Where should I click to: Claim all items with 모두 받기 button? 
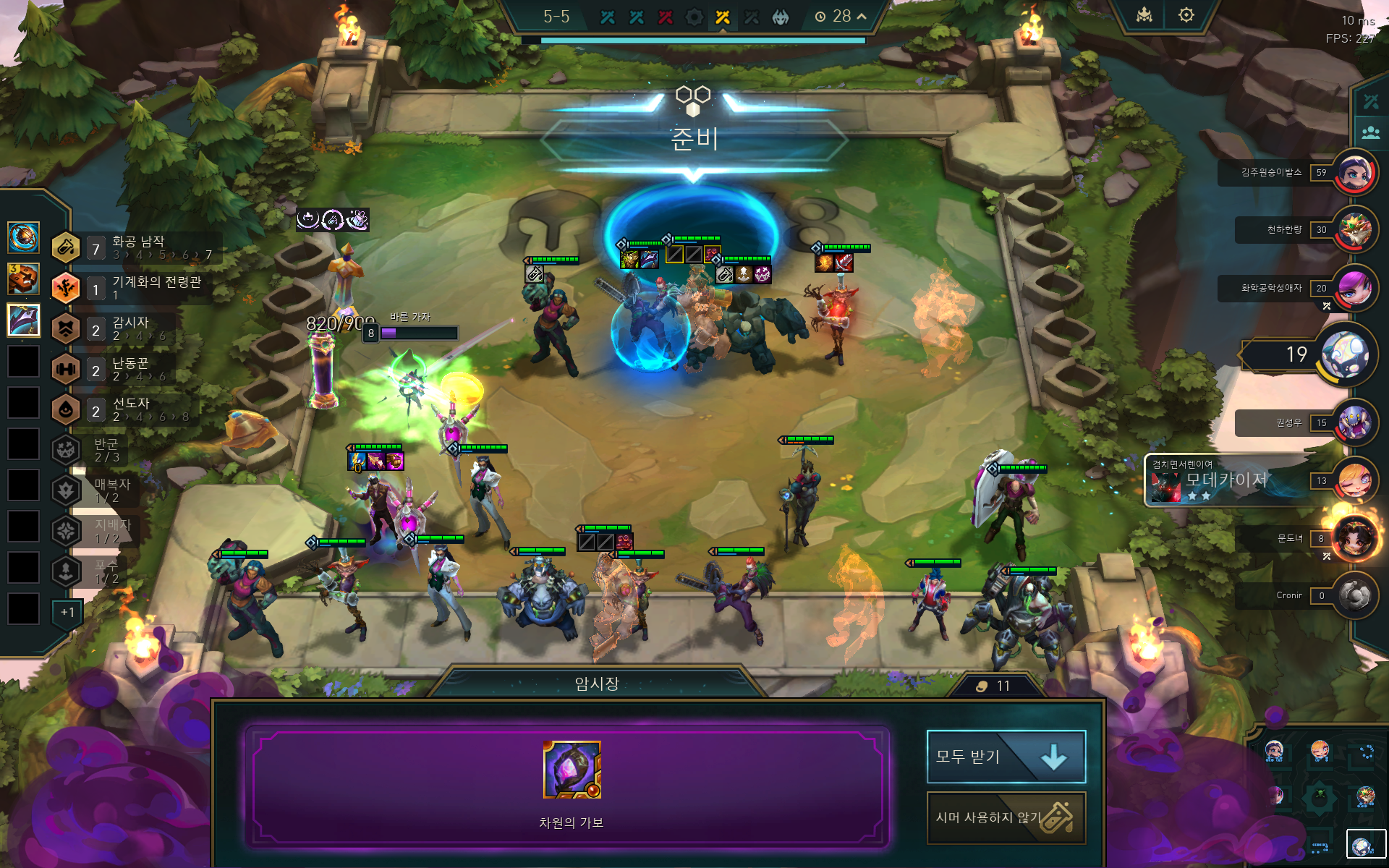point(1006,757)
